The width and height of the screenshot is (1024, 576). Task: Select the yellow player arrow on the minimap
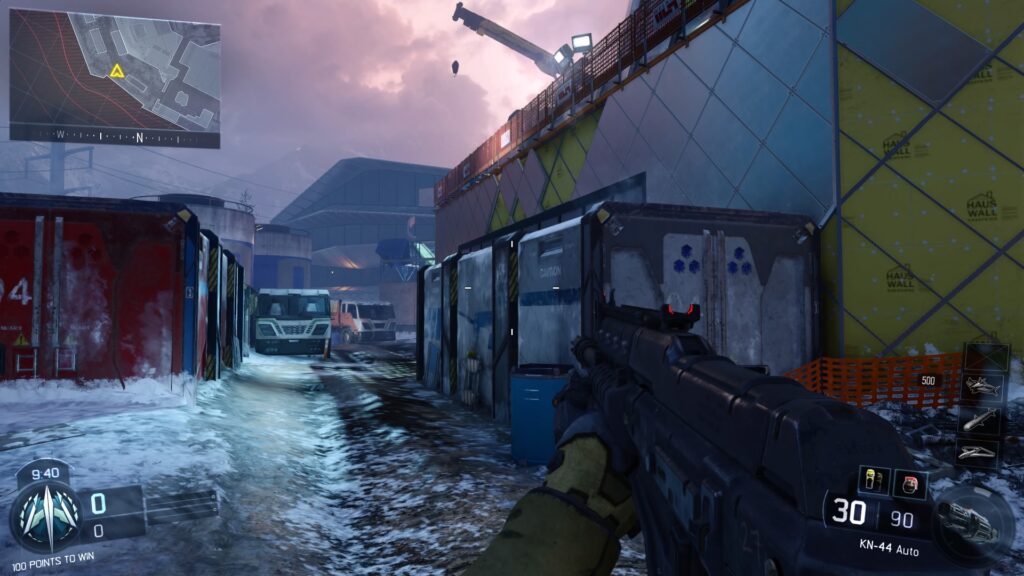117,71
